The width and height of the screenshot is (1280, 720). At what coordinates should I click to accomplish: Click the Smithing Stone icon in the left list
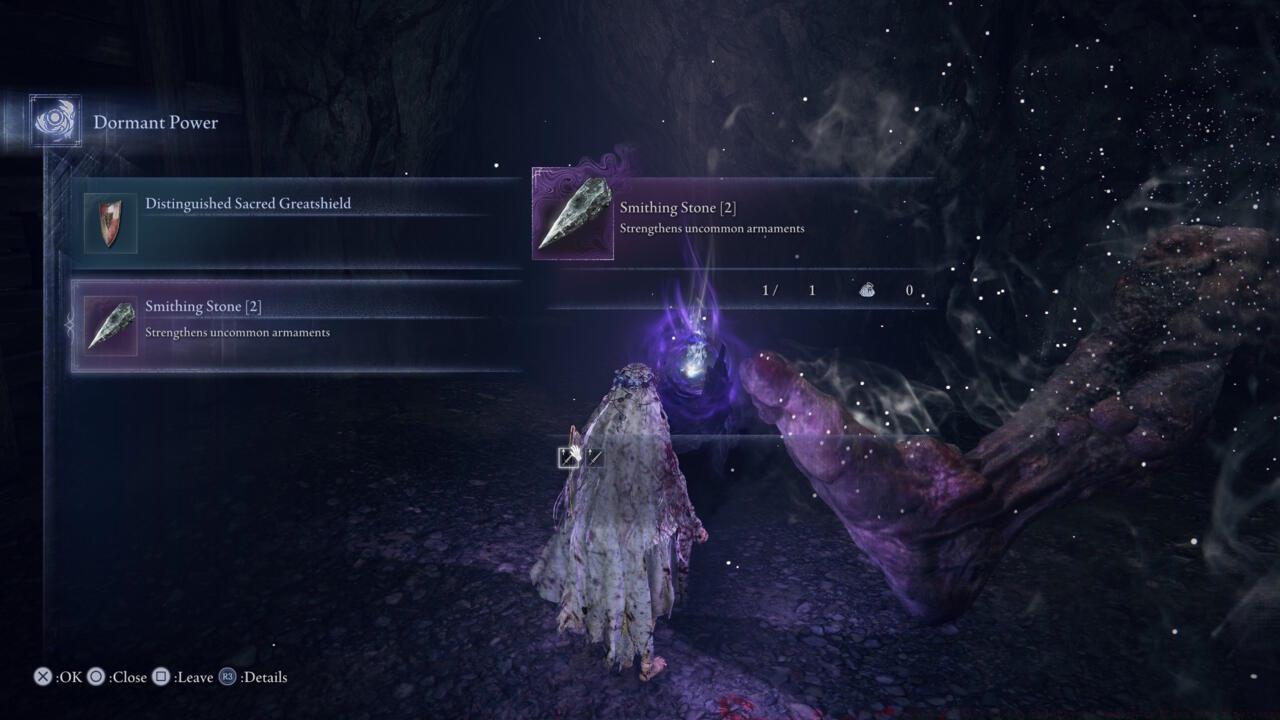(x=110, y=323)
